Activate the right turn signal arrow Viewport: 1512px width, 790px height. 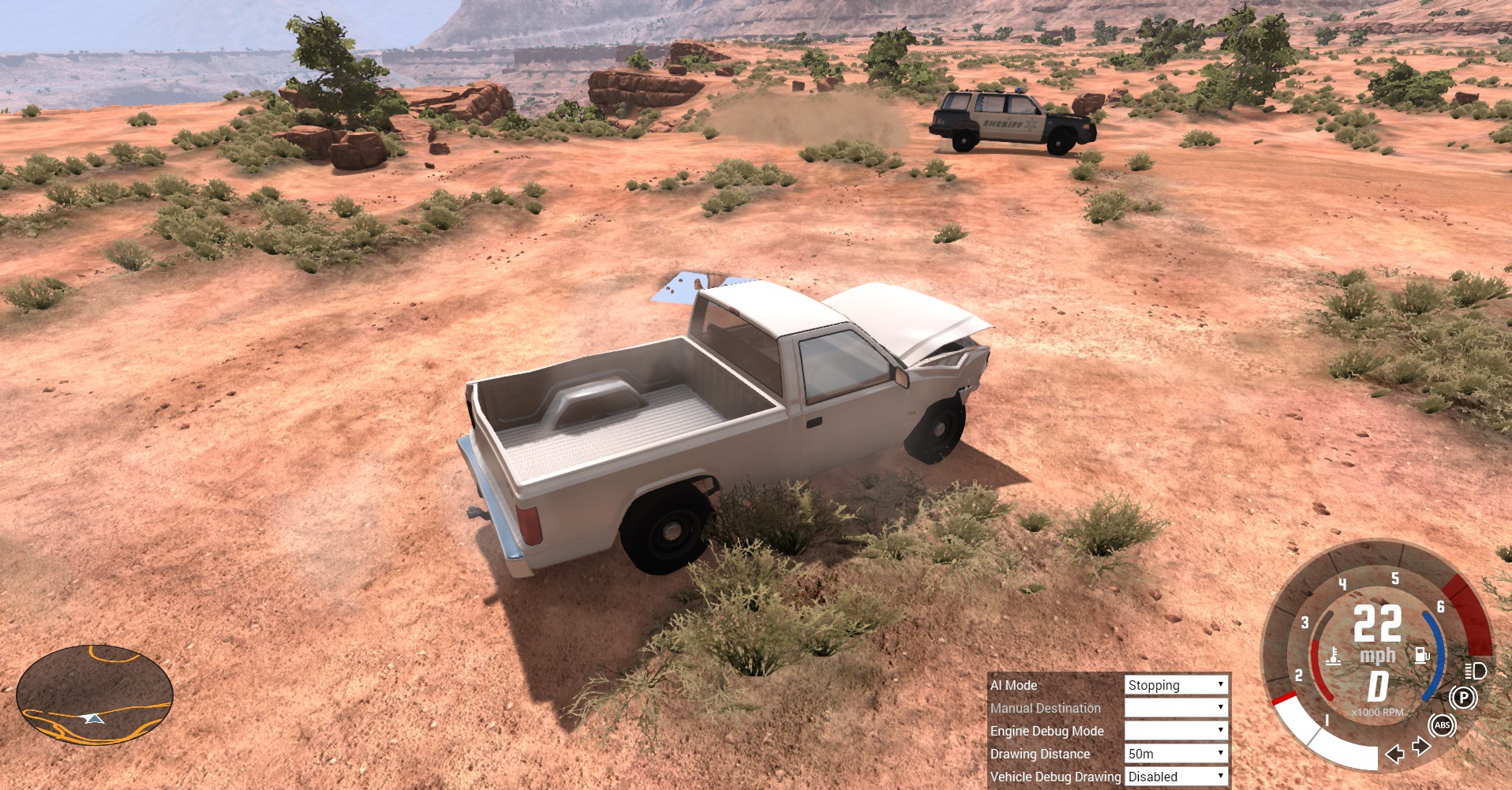1420,746
